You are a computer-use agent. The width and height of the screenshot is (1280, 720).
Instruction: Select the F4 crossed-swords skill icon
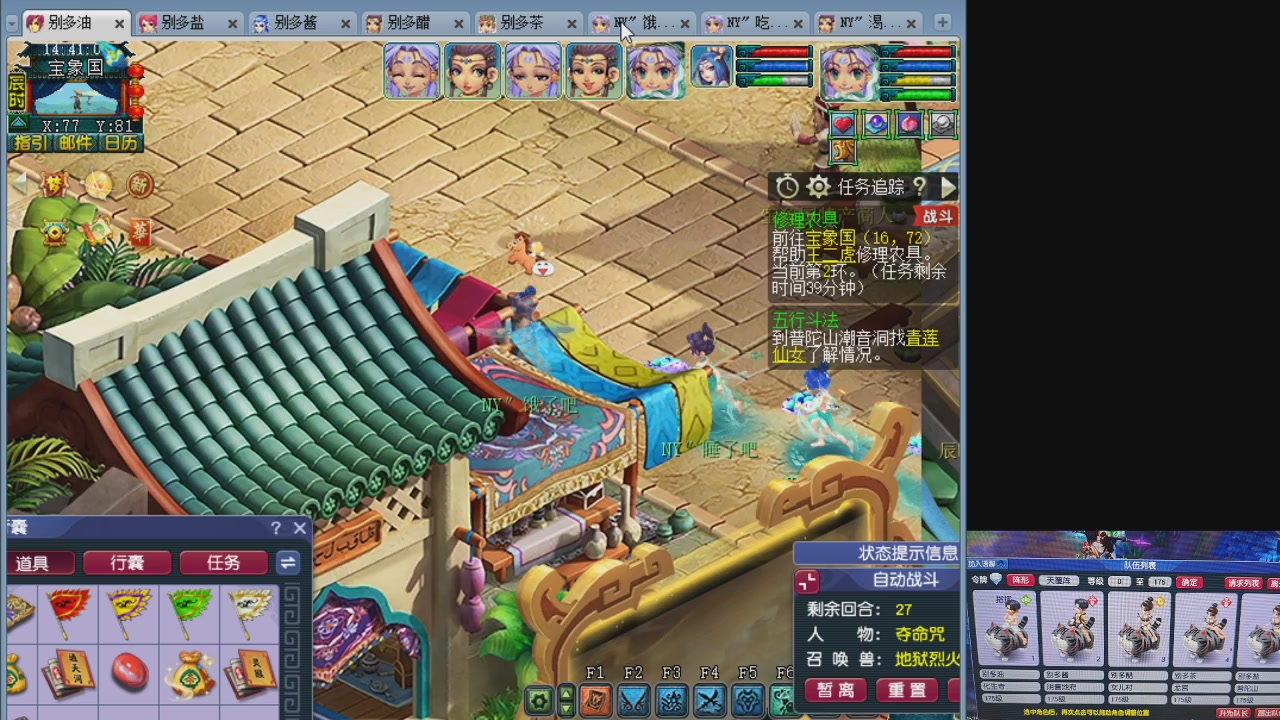coord(710,700)
